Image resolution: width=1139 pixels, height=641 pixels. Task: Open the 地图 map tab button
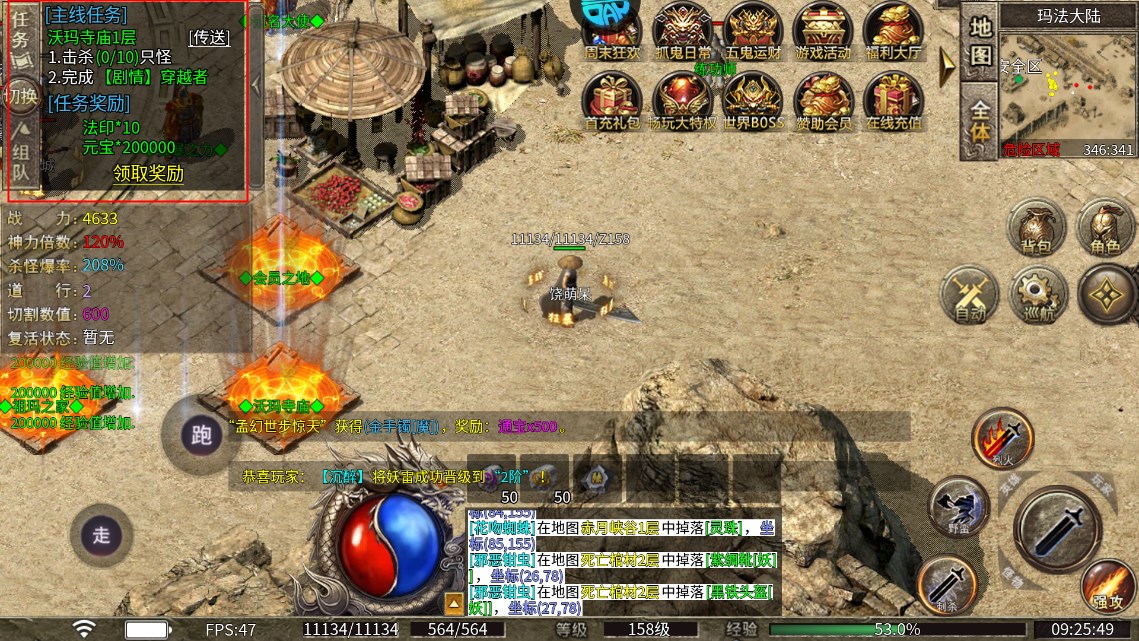tap(980, 41)
